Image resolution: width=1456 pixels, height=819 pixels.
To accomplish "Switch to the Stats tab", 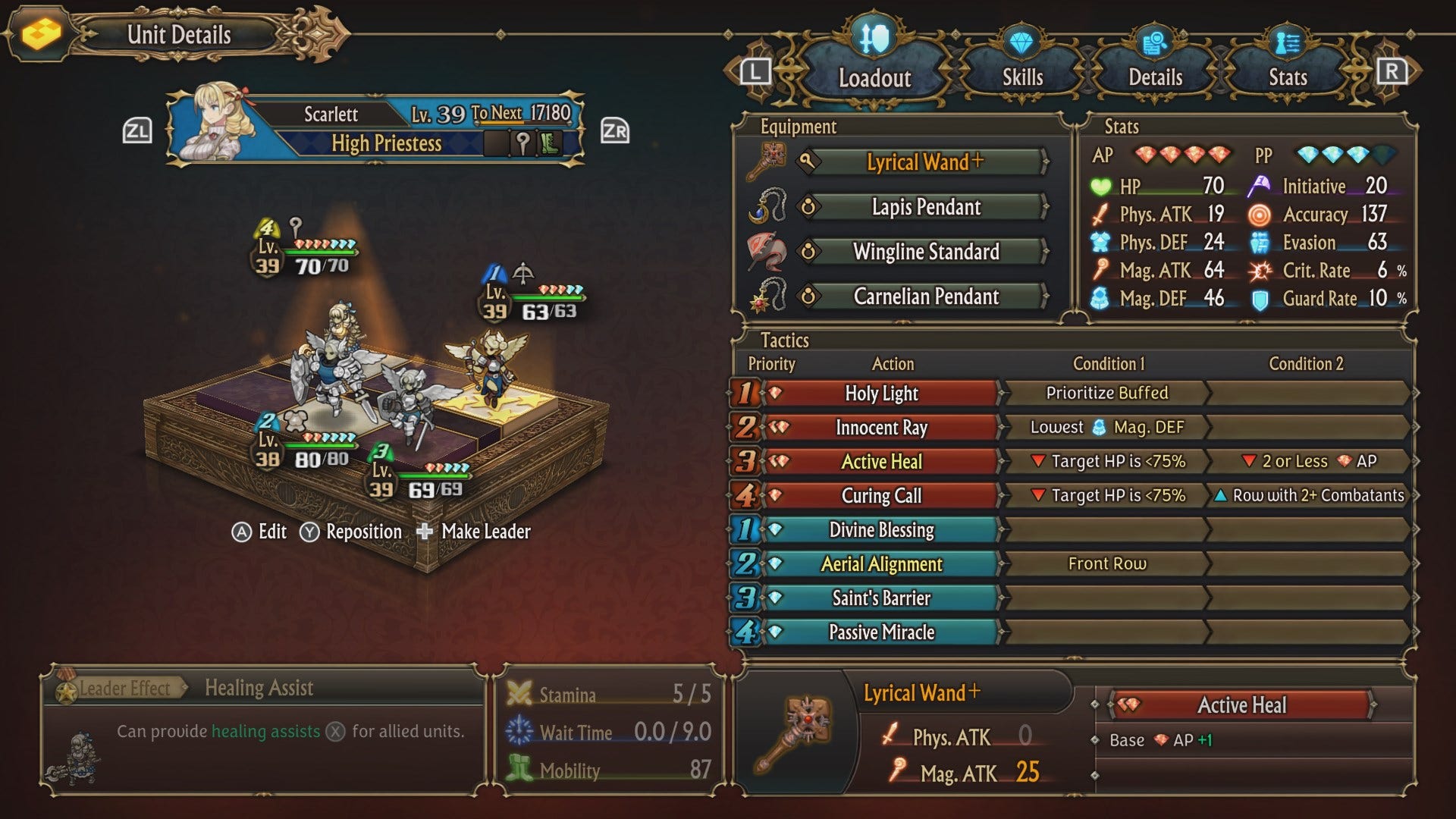I will [x=1288, y=77].
